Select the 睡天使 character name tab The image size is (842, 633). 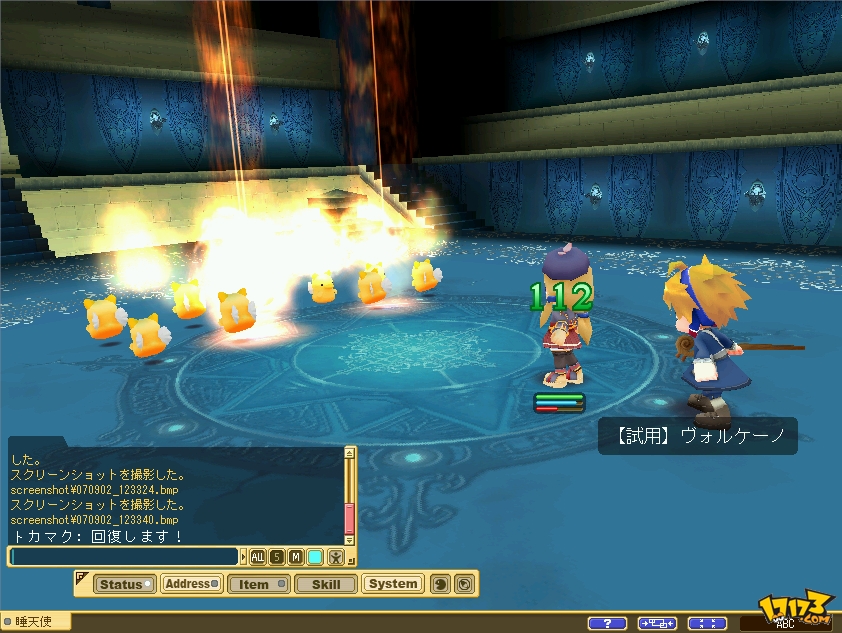click(x=35, y=622)
